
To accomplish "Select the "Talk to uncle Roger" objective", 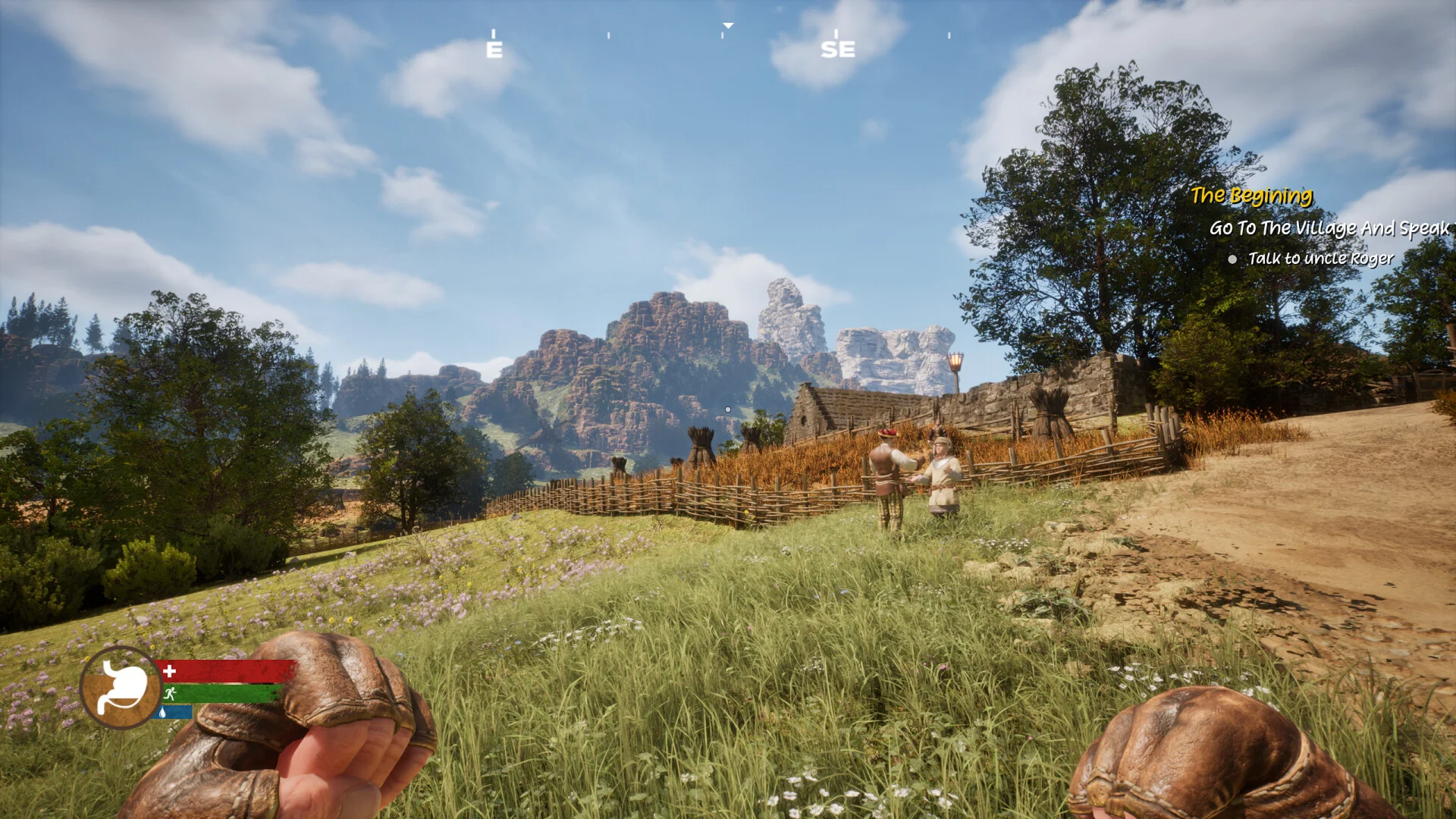I will pos(1320,259).
